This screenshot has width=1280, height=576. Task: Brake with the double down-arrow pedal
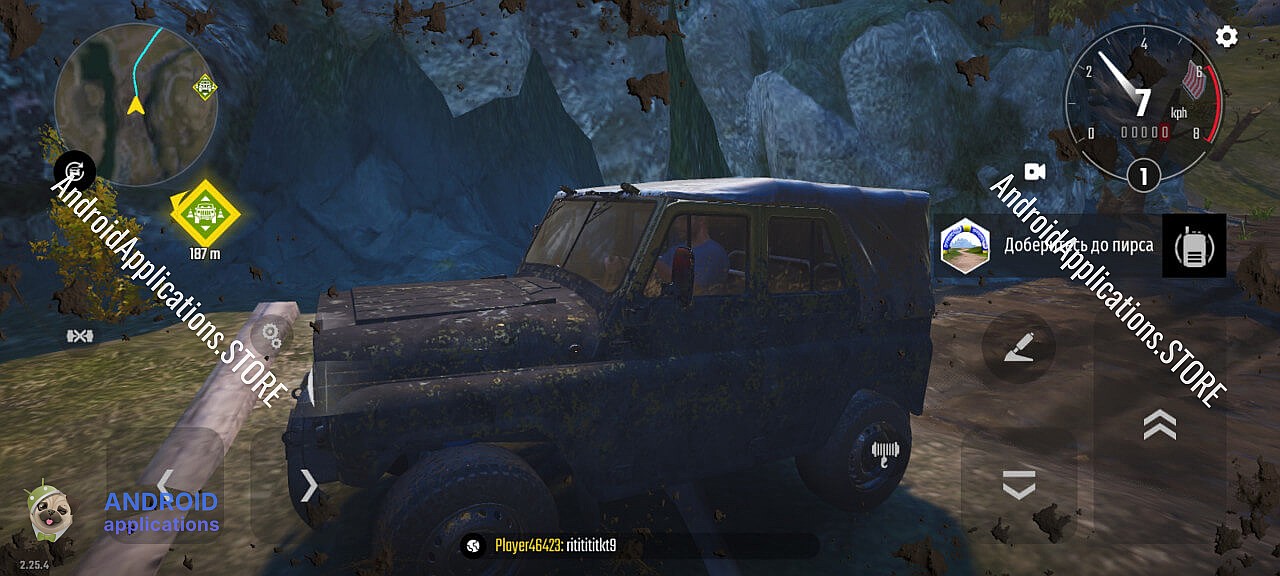[1018, 485]
